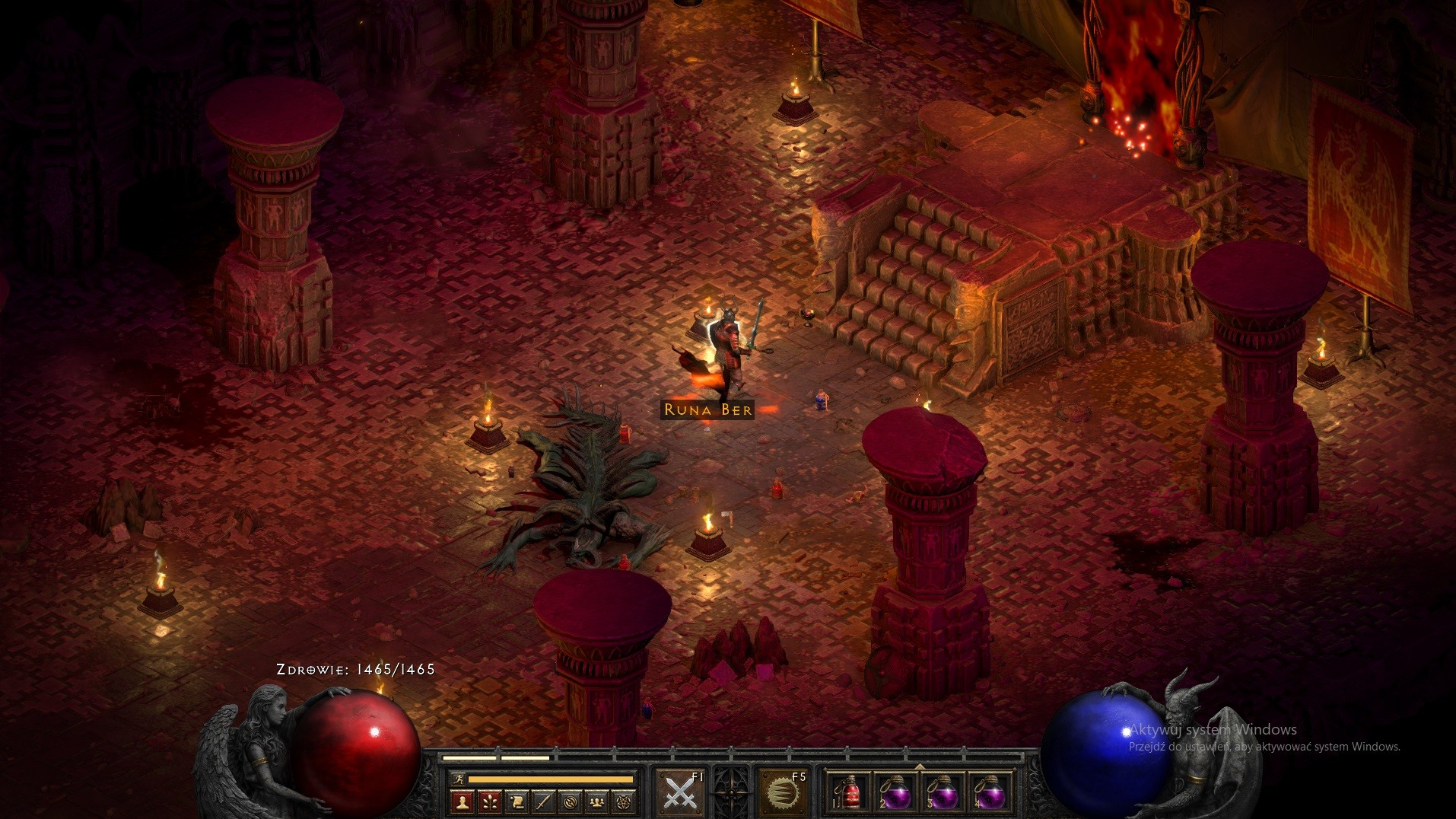The image size is (1456, 819).
Task: Open the skill tree plant icon
Action: [489, 801]
